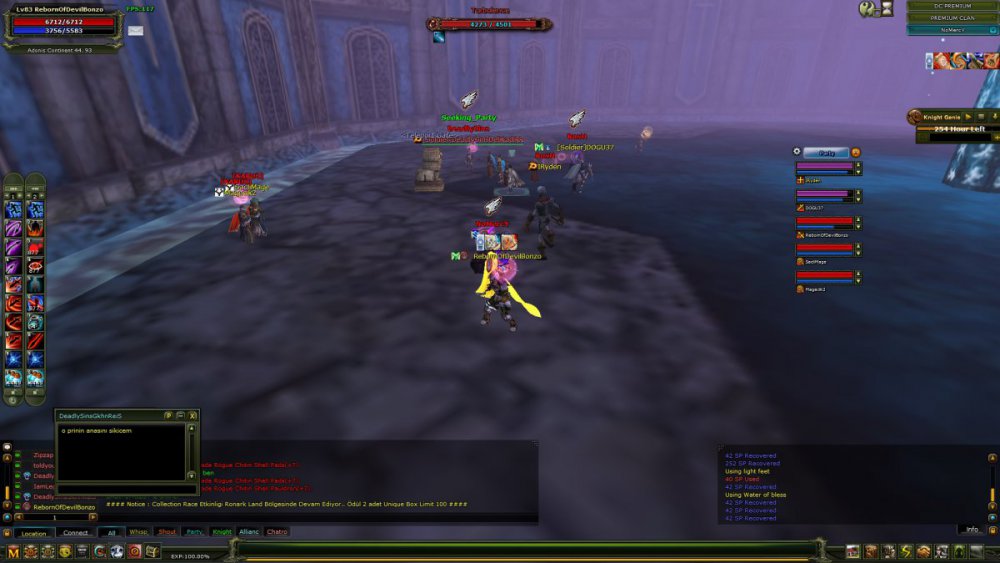This screenshot has height=563, width=1000.
Task: Open the PREMIUM CLAN panel
Action: 951,18
